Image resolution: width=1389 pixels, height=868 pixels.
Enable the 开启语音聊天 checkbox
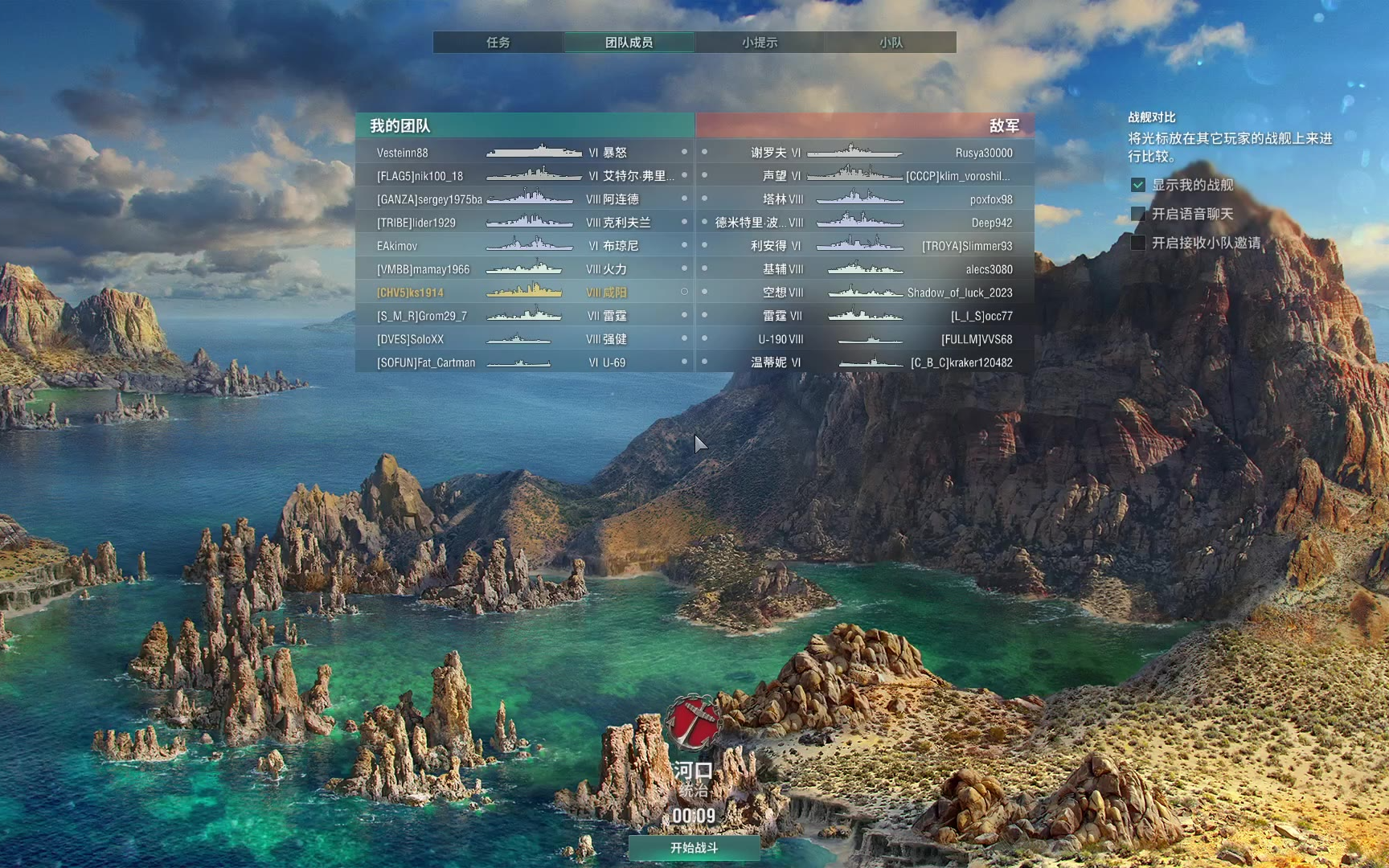(1138, 214)
